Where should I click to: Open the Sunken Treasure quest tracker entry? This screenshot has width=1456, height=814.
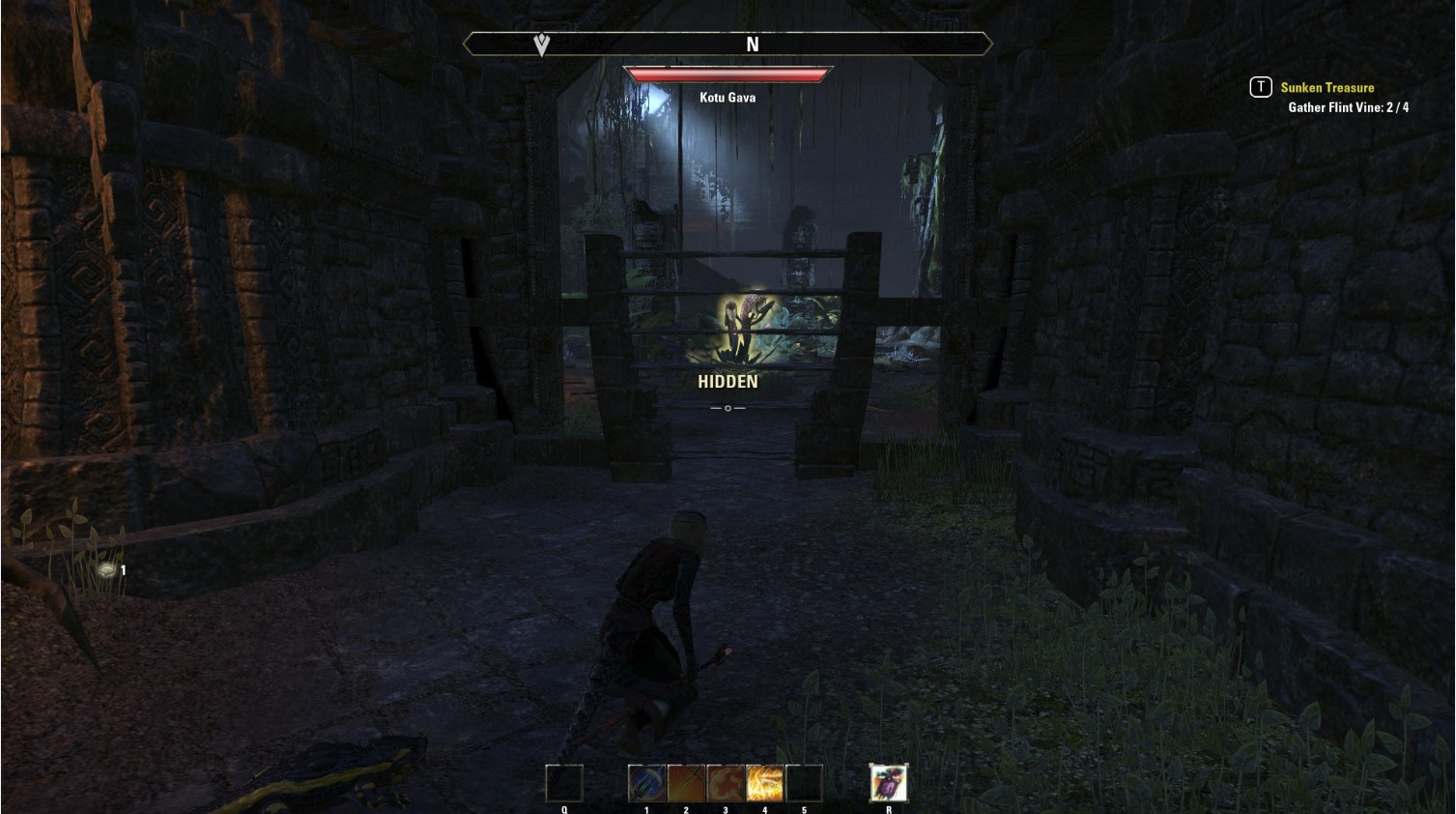point(1327,87)
